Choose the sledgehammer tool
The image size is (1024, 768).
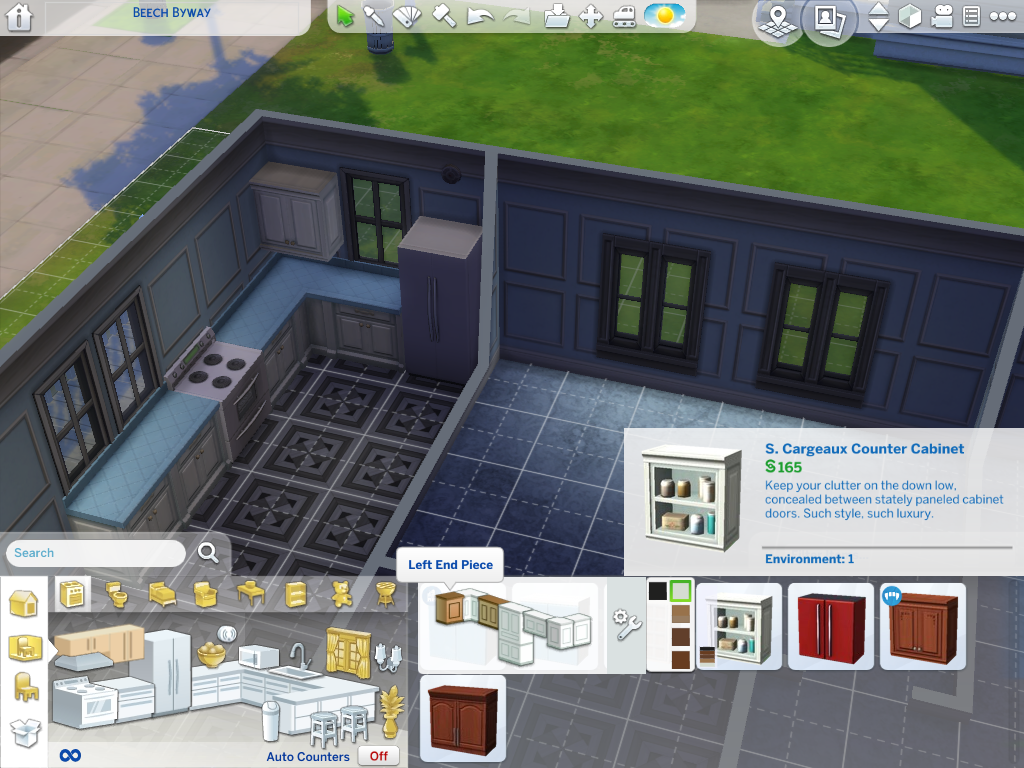(445, 16)
